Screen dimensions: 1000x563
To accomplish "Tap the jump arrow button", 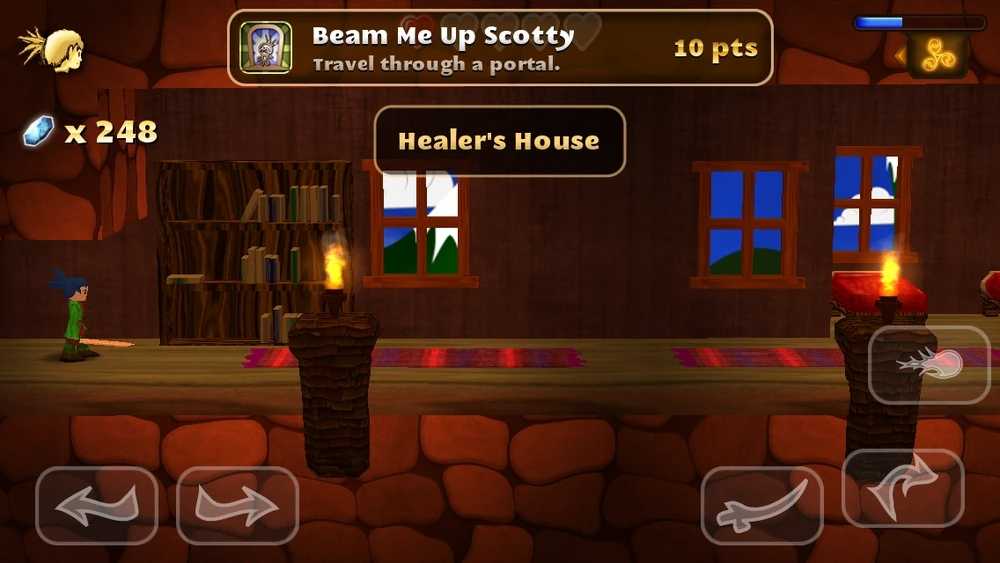I will coord(902,488).
